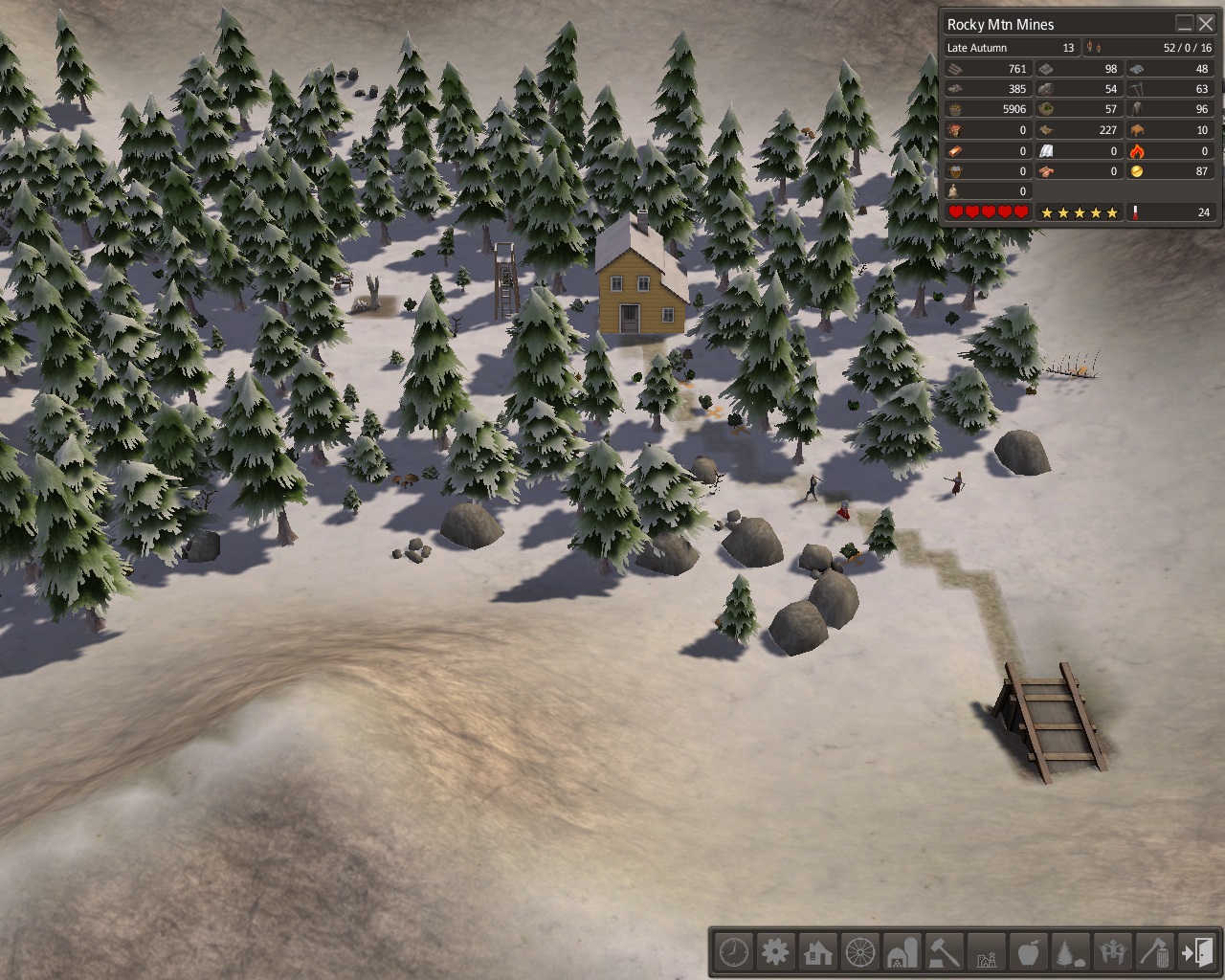
Task: Select the axe and log removal tool
Action: click(x=1155, y=952)
